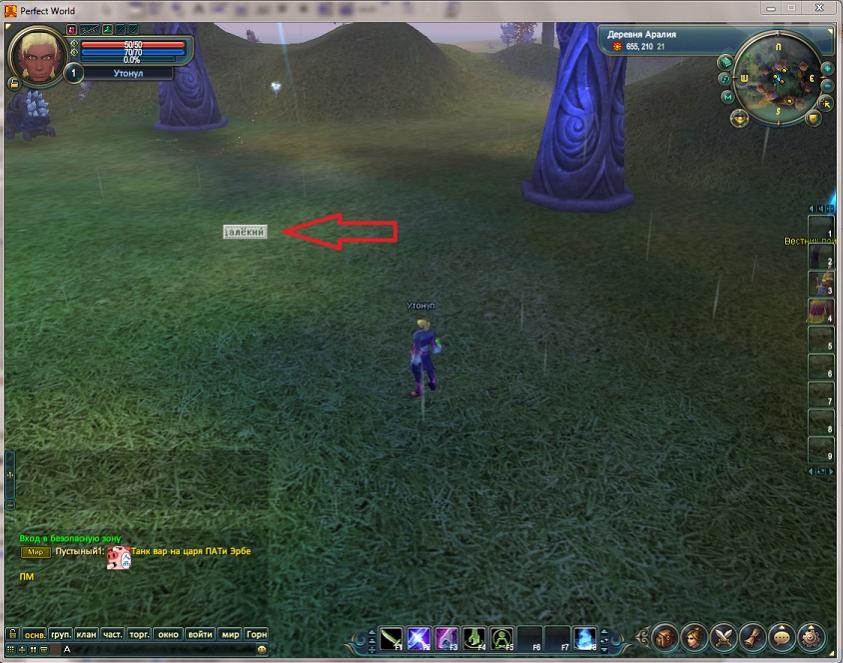
Task: Open the 'торг.' trade chat tab
Action: [x=140, y=634]
